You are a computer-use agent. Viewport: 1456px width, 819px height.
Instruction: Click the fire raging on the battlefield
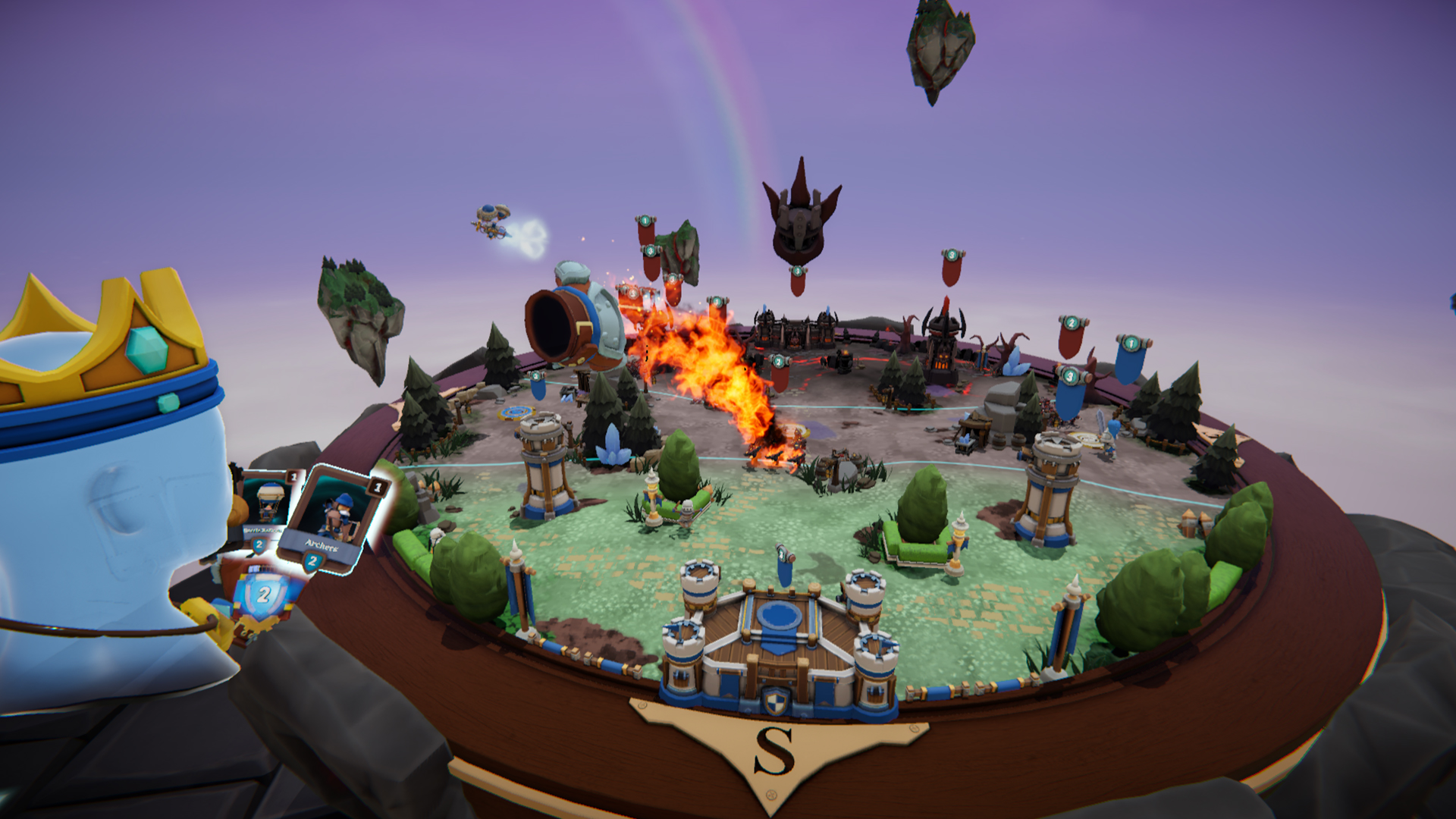pyautogui.click(x=720, y=379)
